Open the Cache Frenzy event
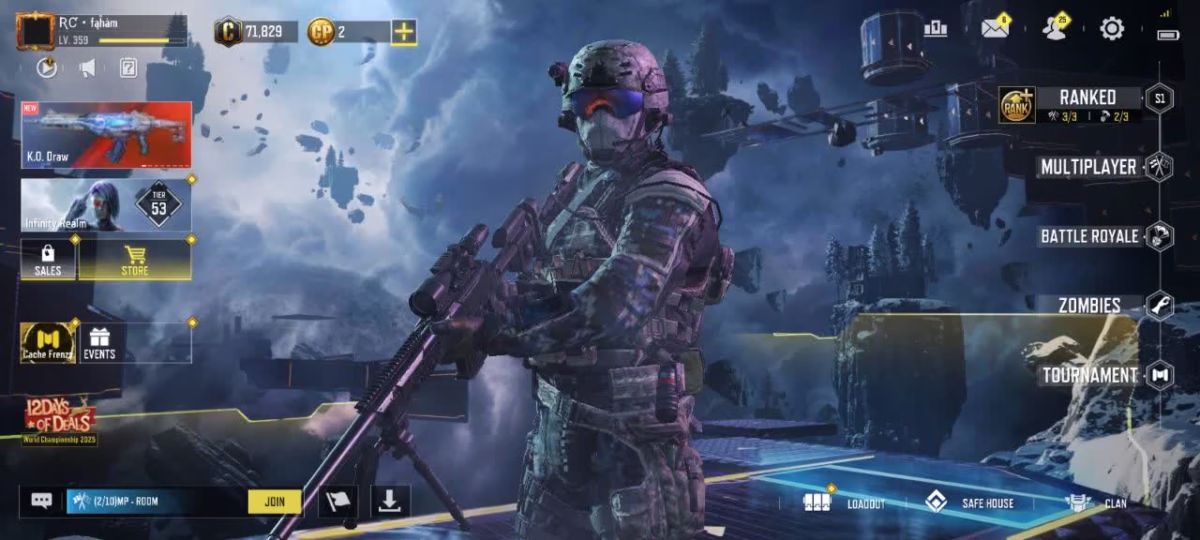The width and height of the screenshot is (1200, 540). click(x=47, y=342)
